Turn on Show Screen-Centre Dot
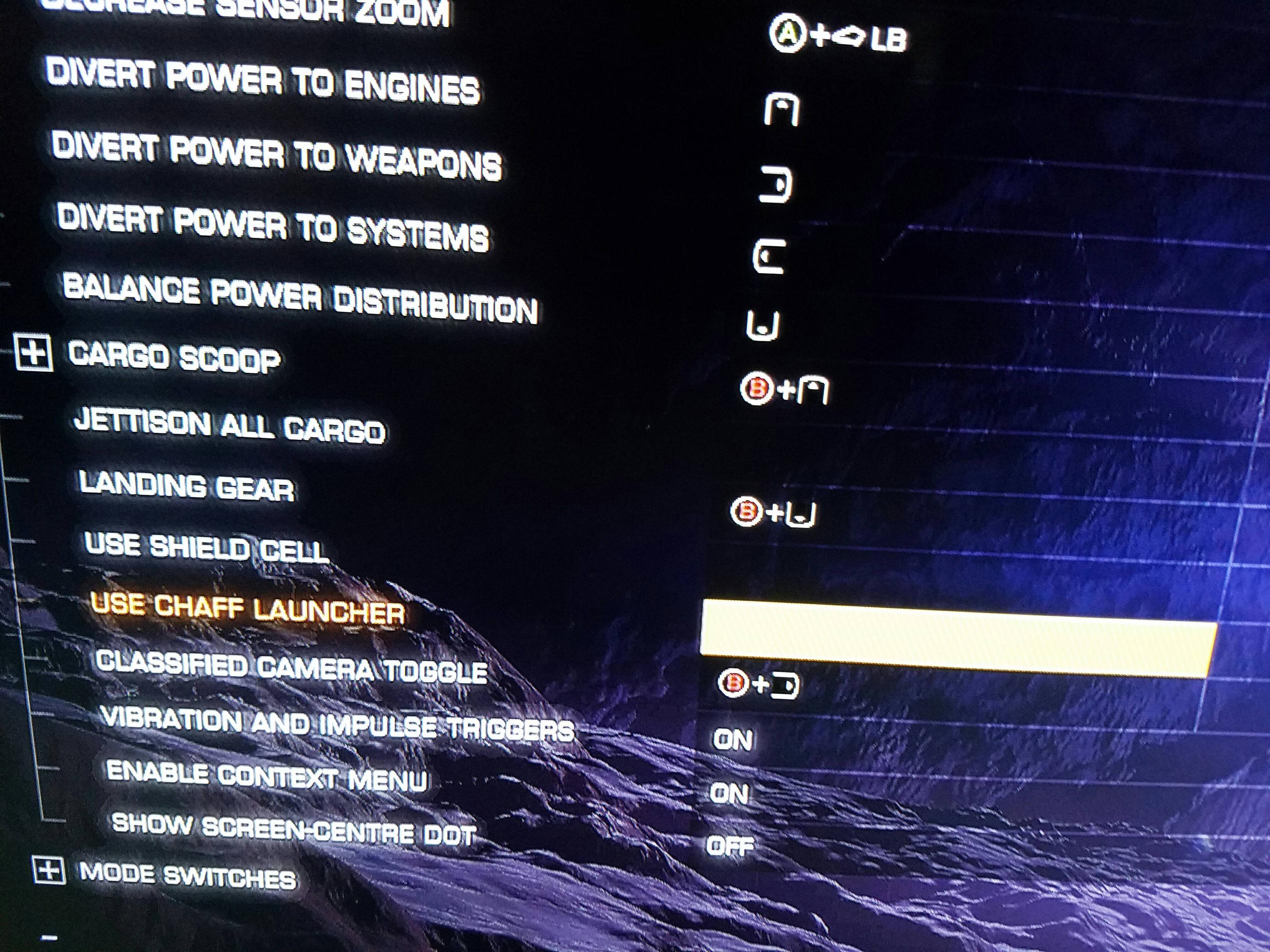This screenshot has height=952, width=1270. click(735, 845)
